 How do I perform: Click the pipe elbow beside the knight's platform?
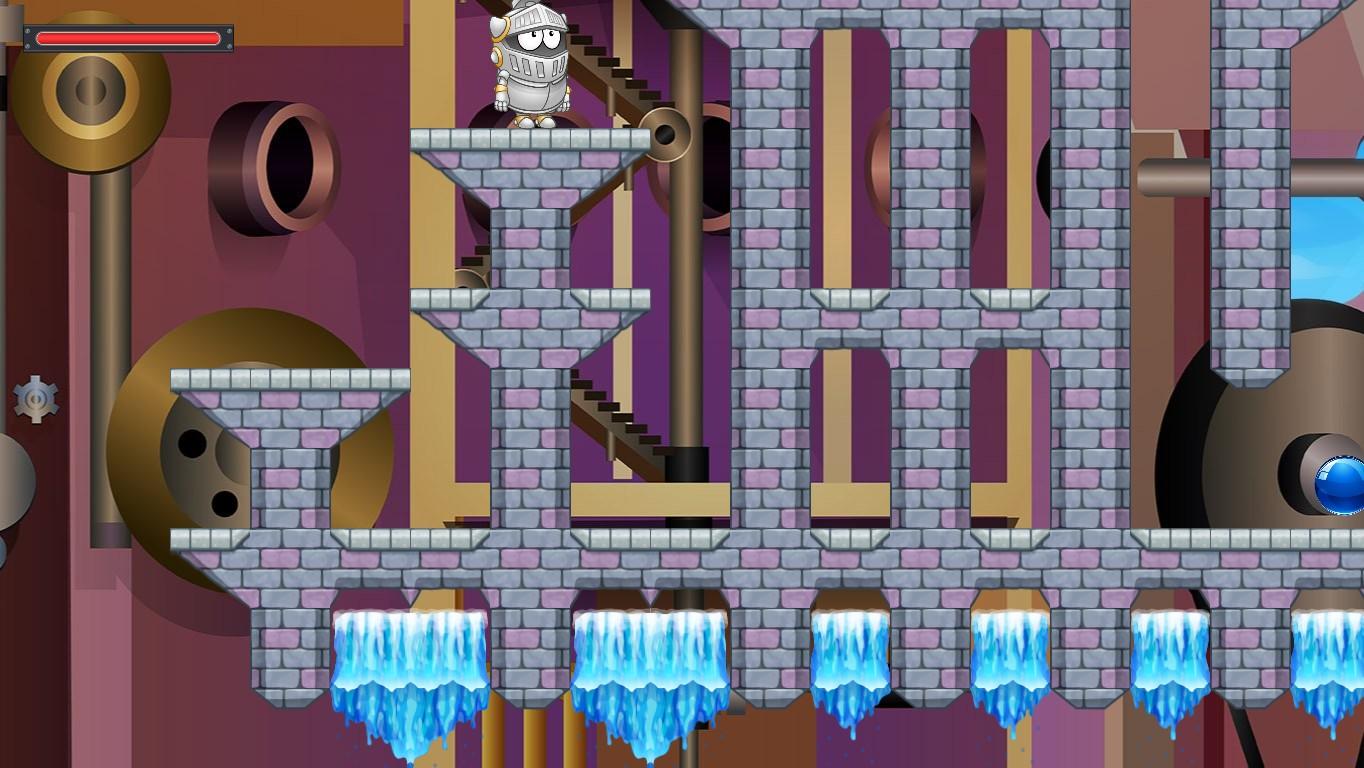pos(665,133)
